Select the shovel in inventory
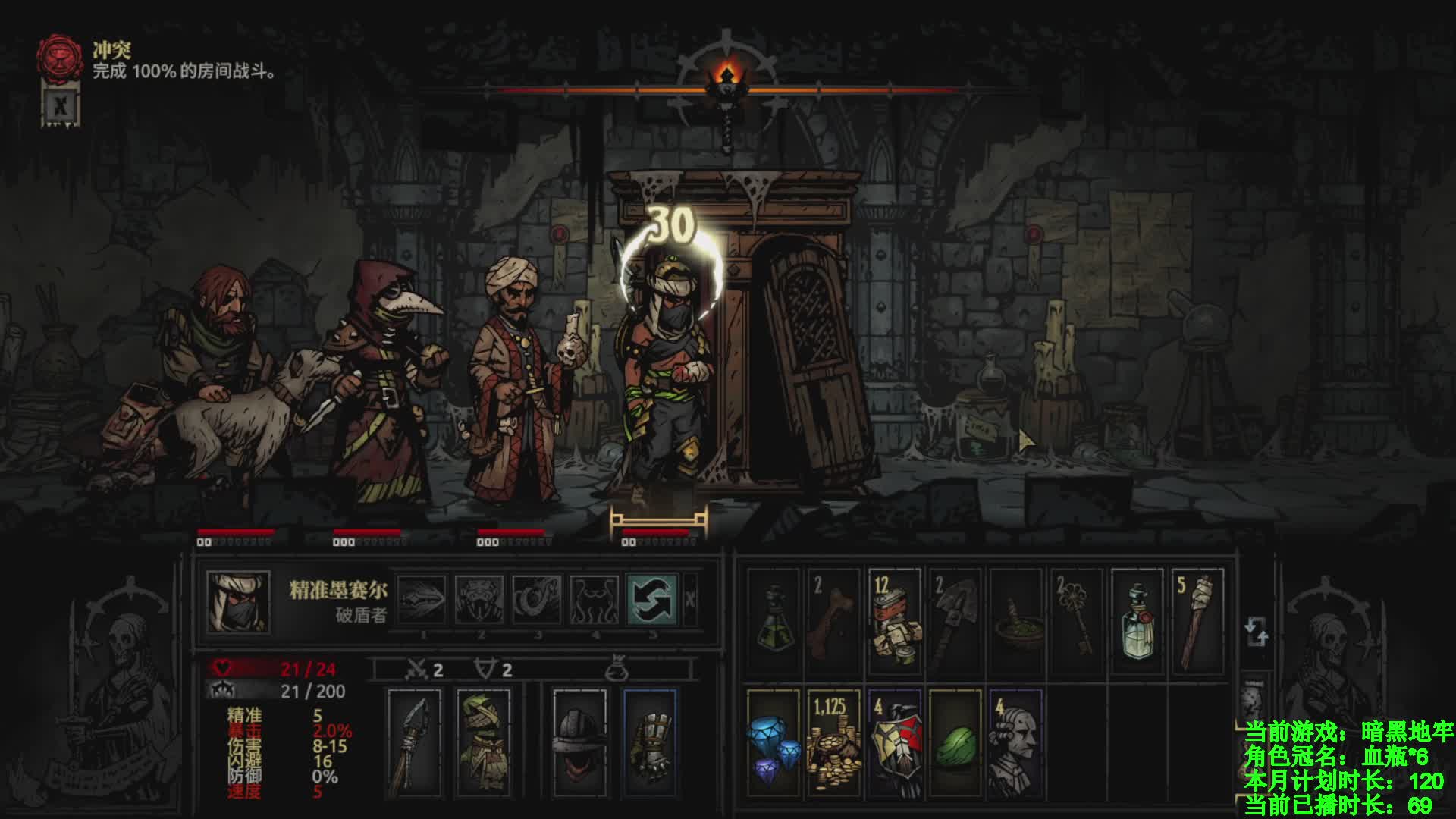1456x819 pixels. [x=955, y=622]
